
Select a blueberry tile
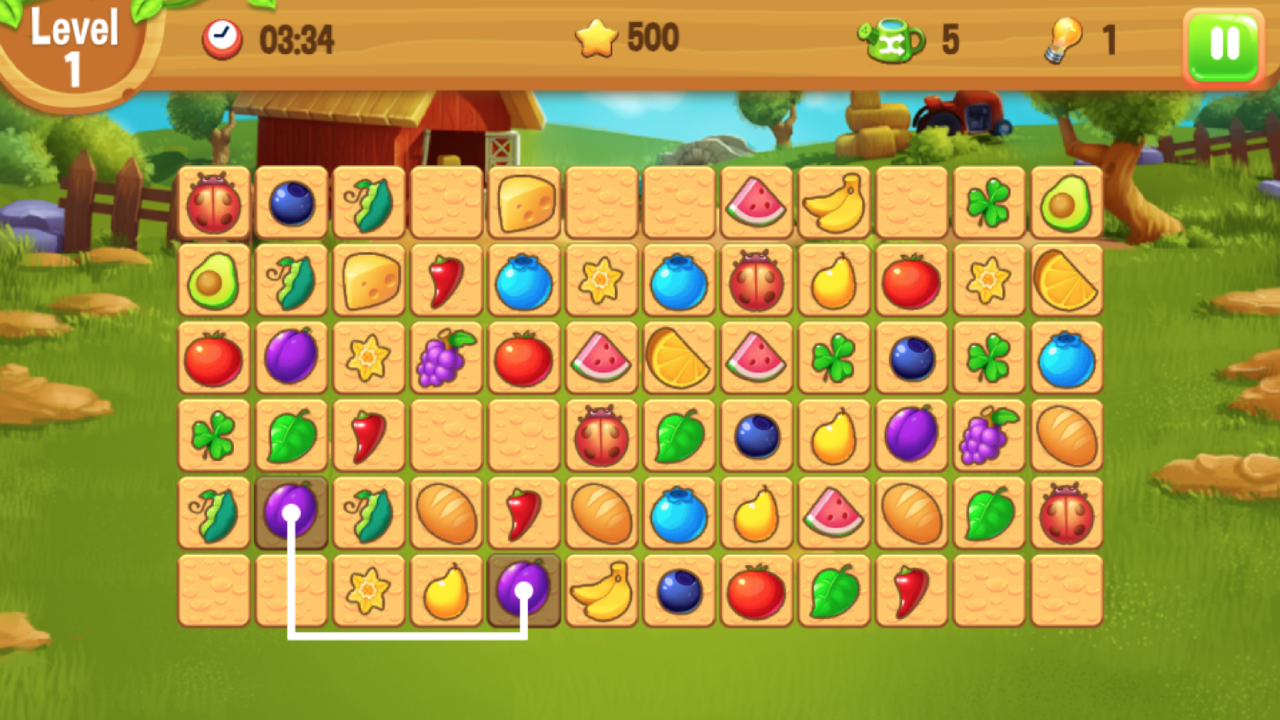point(524,281)
